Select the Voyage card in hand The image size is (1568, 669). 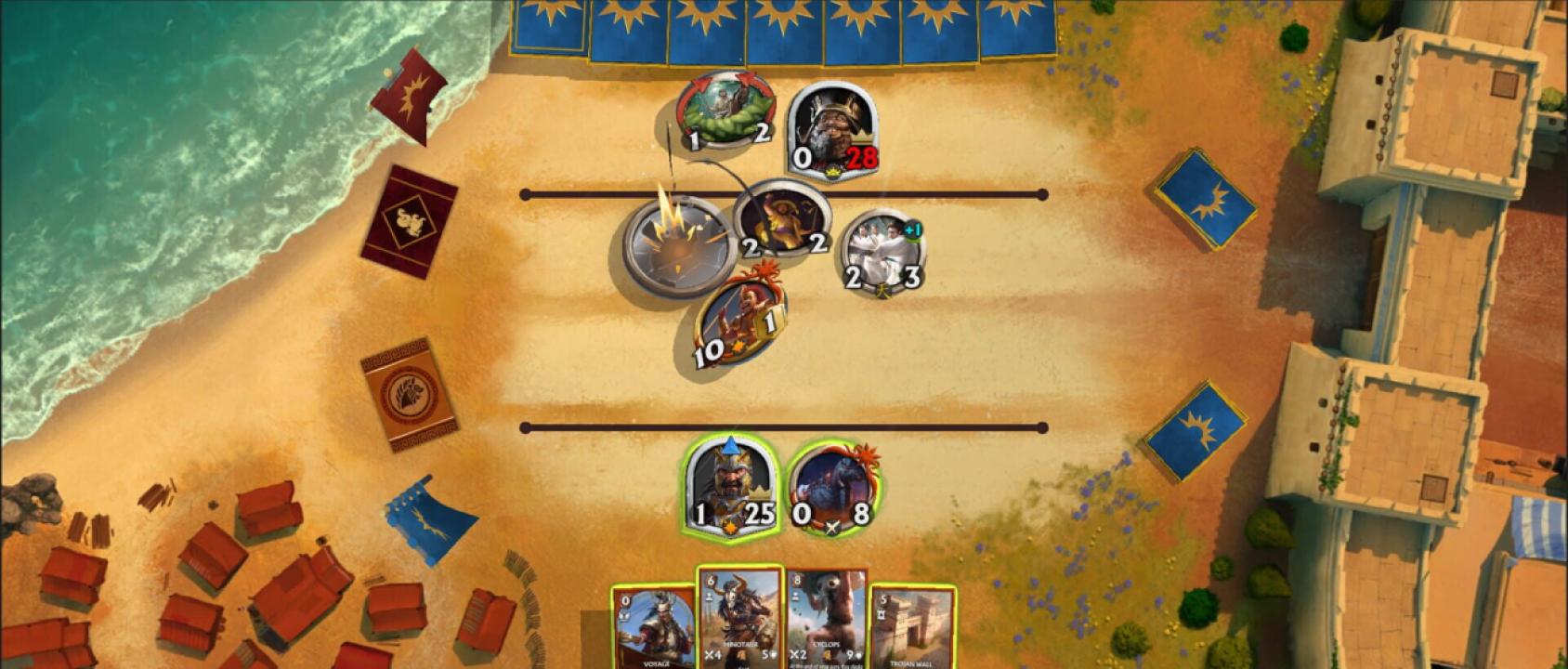tap(654, 627)
